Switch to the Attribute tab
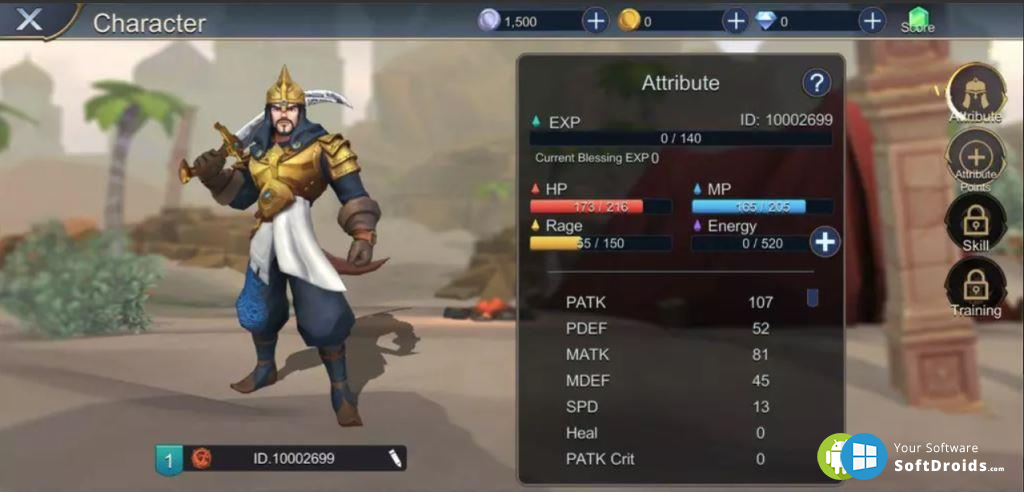 coord(975,95)
